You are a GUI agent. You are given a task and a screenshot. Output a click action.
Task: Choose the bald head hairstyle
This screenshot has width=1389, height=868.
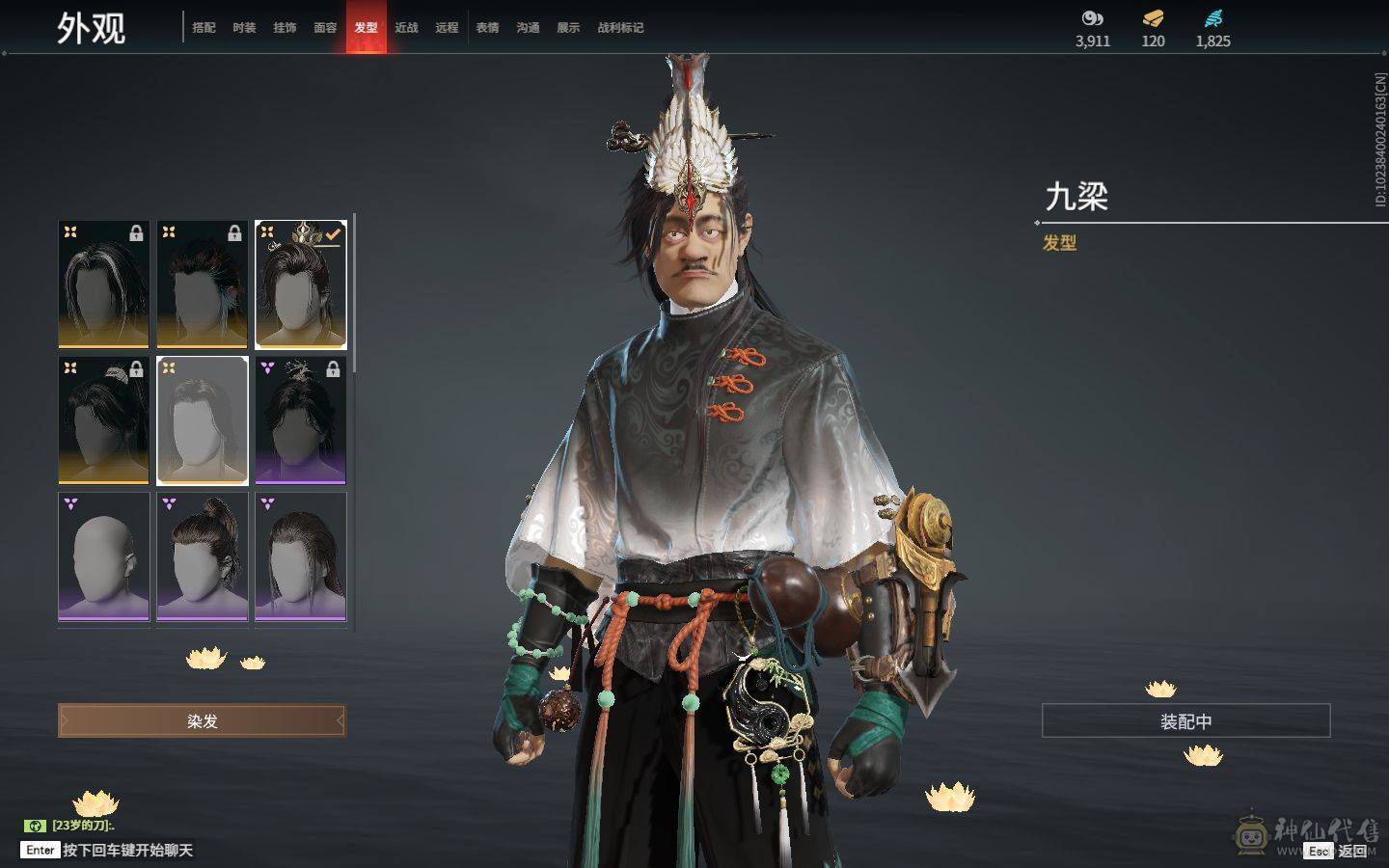point(104,556)
